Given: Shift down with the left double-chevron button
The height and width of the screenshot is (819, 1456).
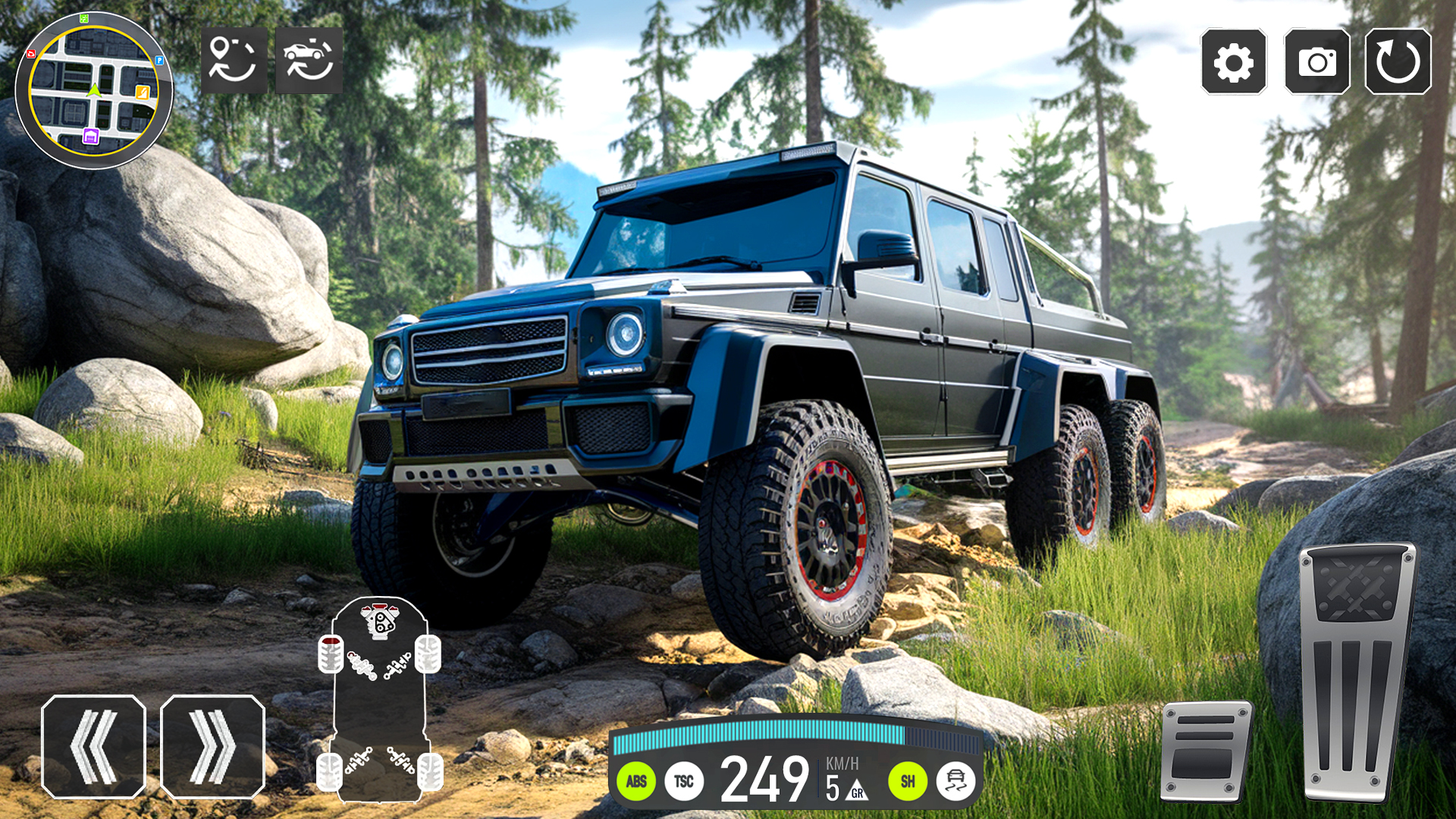Looking at the screenshot, I should tap(96, 747).
